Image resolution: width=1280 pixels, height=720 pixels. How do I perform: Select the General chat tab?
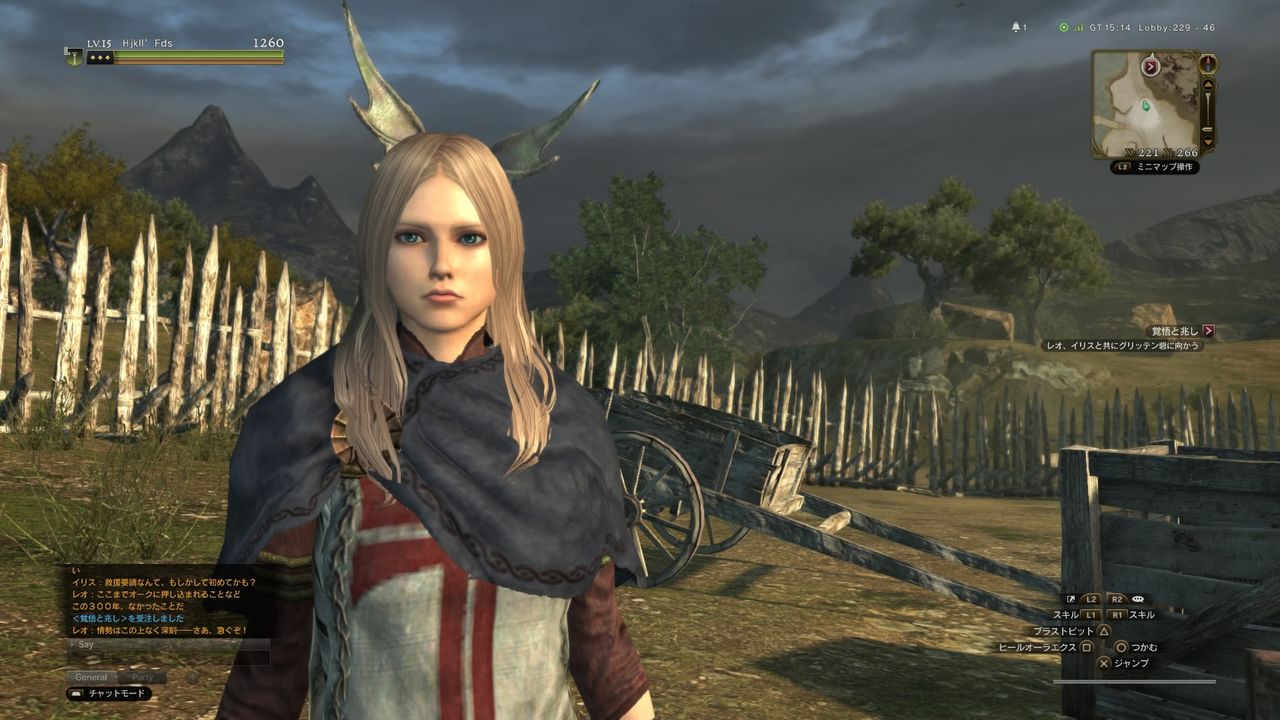[90, 676]
